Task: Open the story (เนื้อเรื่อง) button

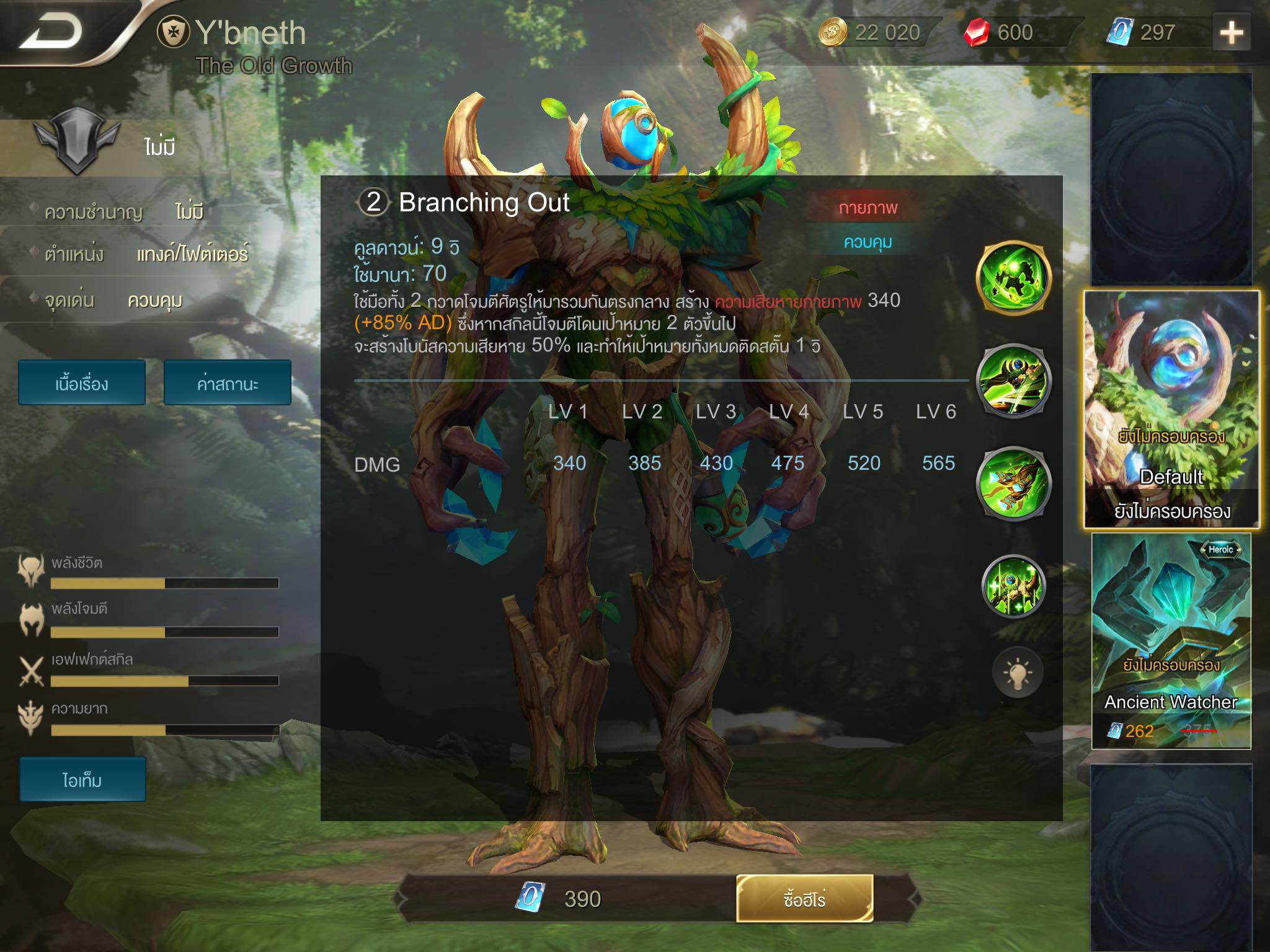Action: 82,384
